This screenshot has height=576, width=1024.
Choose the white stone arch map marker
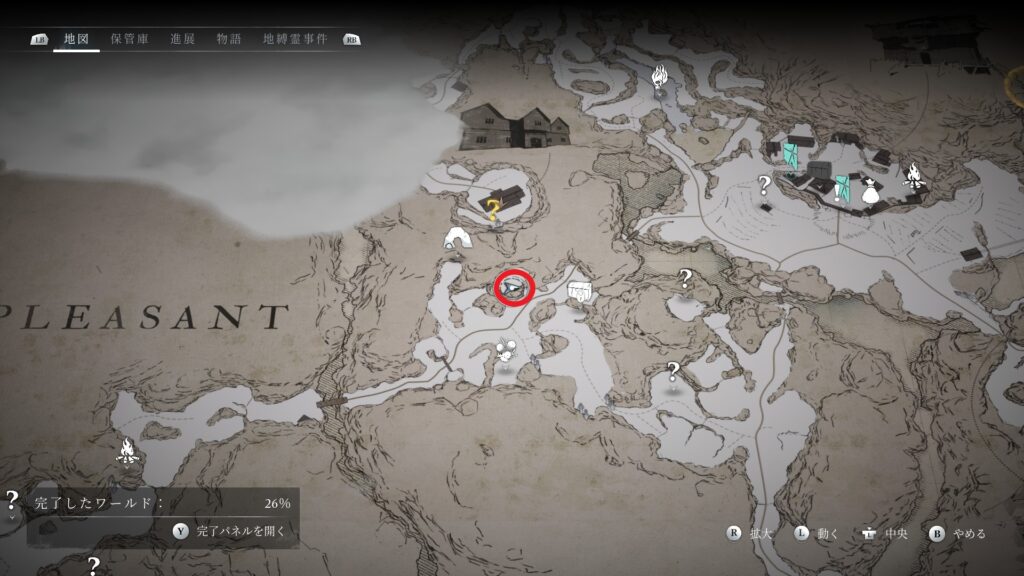point(457,238)
